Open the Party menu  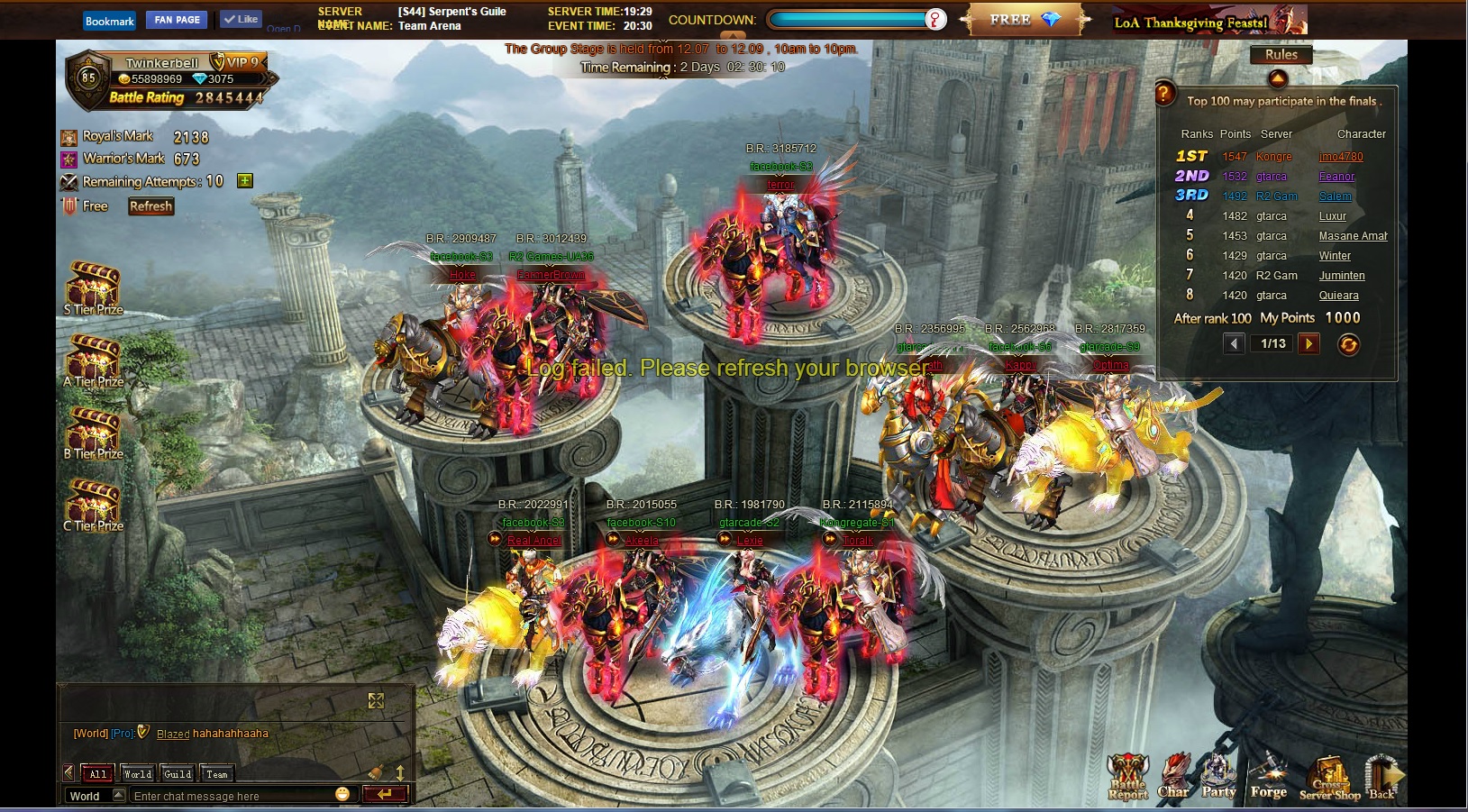1218,777
